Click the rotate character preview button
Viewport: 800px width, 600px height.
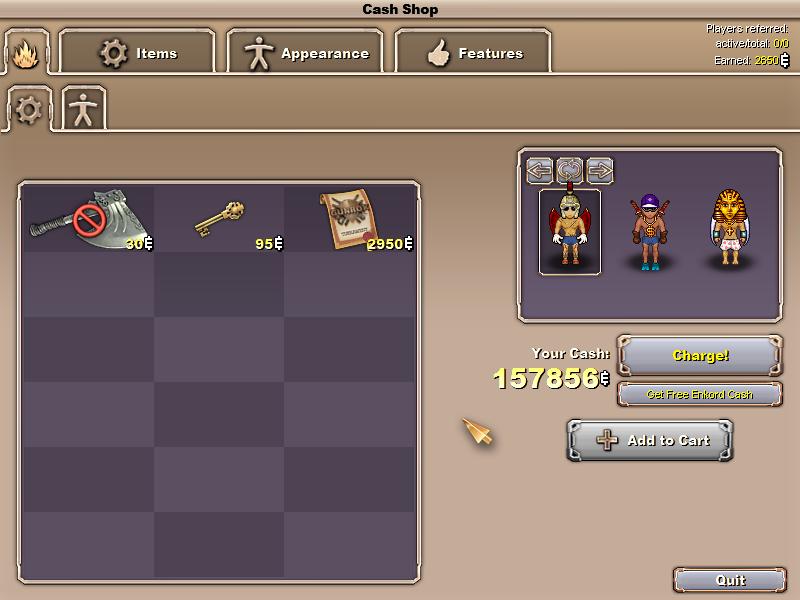(x=570, y=170)
